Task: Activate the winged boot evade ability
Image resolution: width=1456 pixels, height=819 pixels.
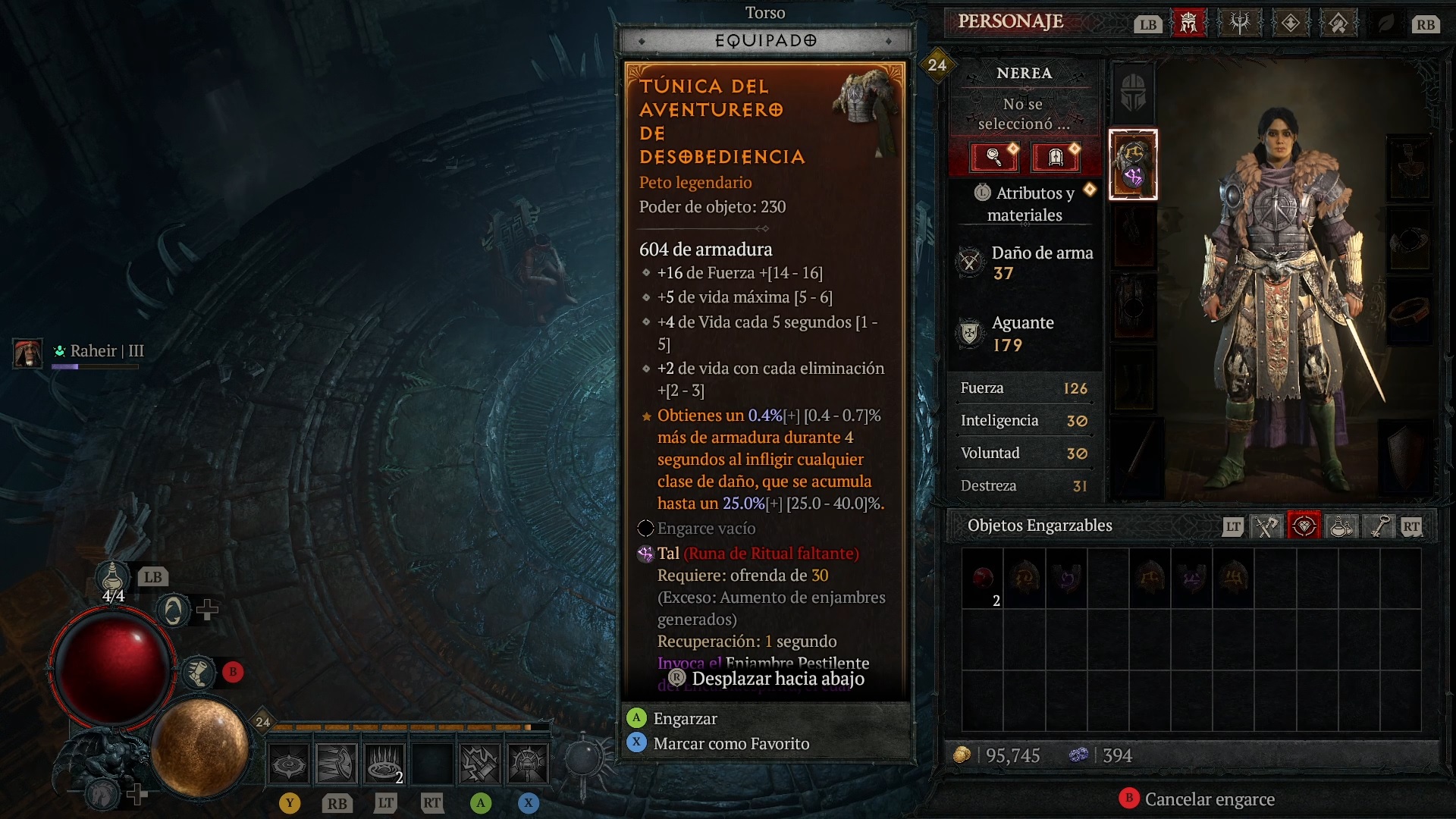Action: [x=199, y=672]
